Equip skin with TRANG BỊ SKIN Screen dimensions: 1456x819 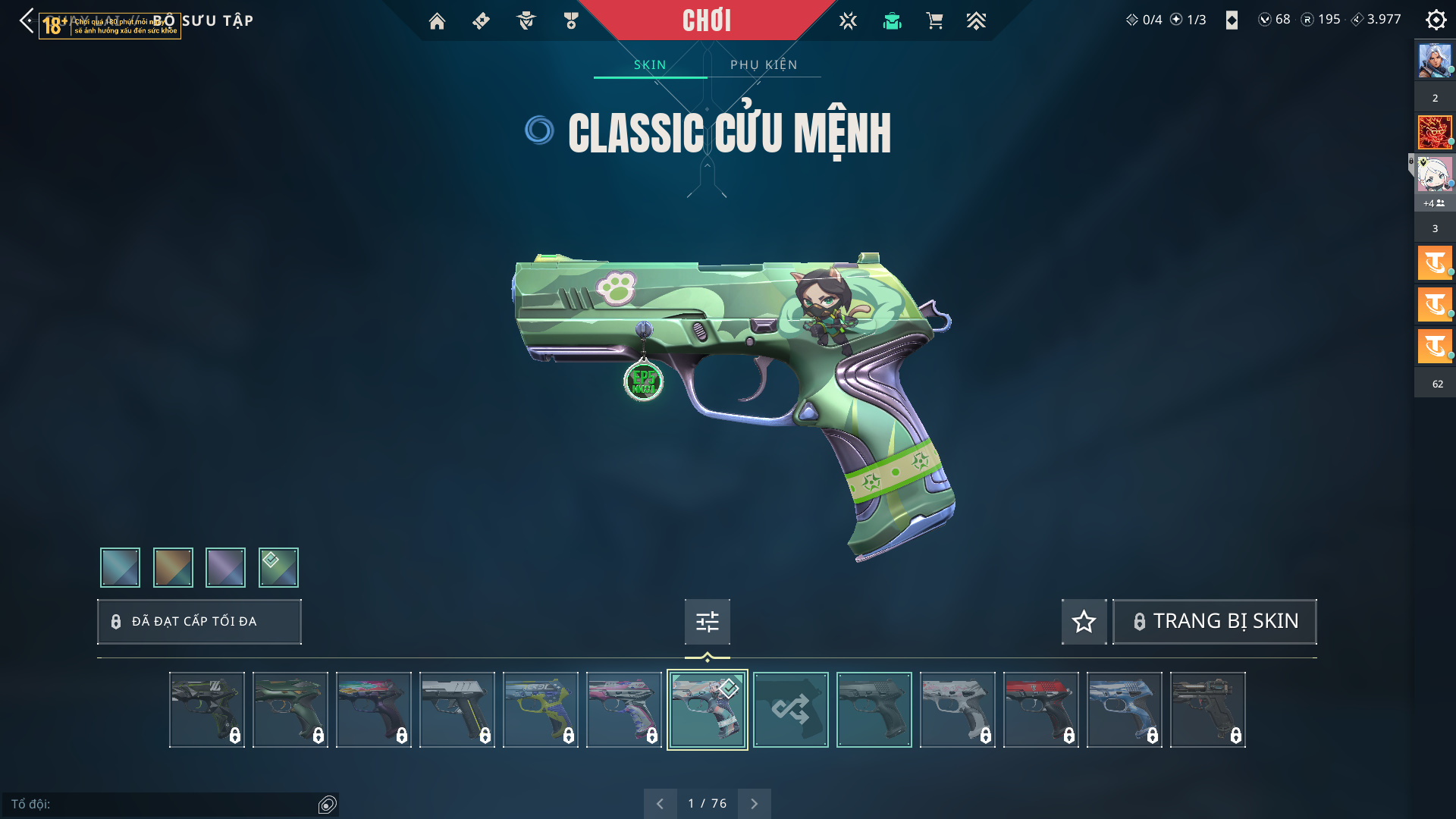click(1214, 621)
